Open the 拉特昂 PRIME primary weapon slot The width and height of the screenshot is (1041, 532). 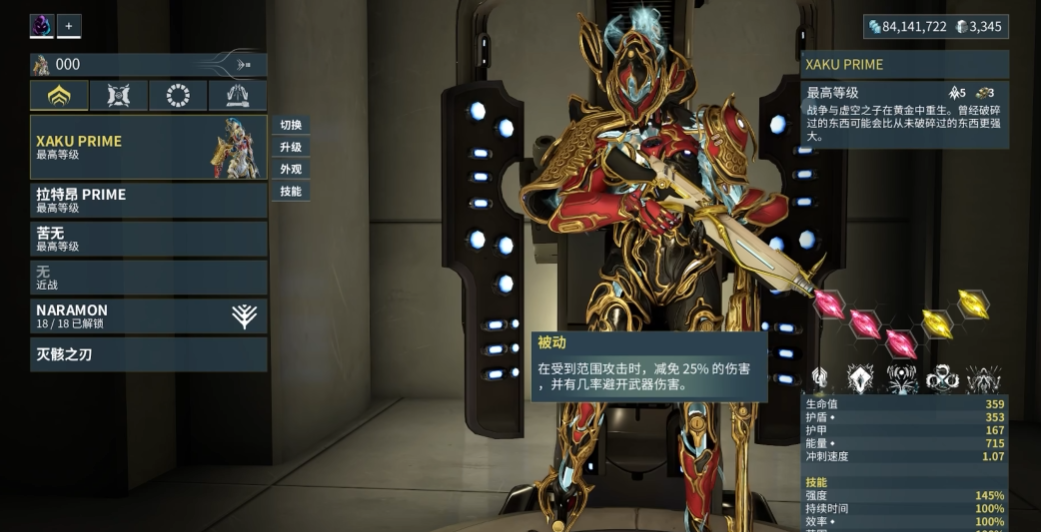[148, 200]
